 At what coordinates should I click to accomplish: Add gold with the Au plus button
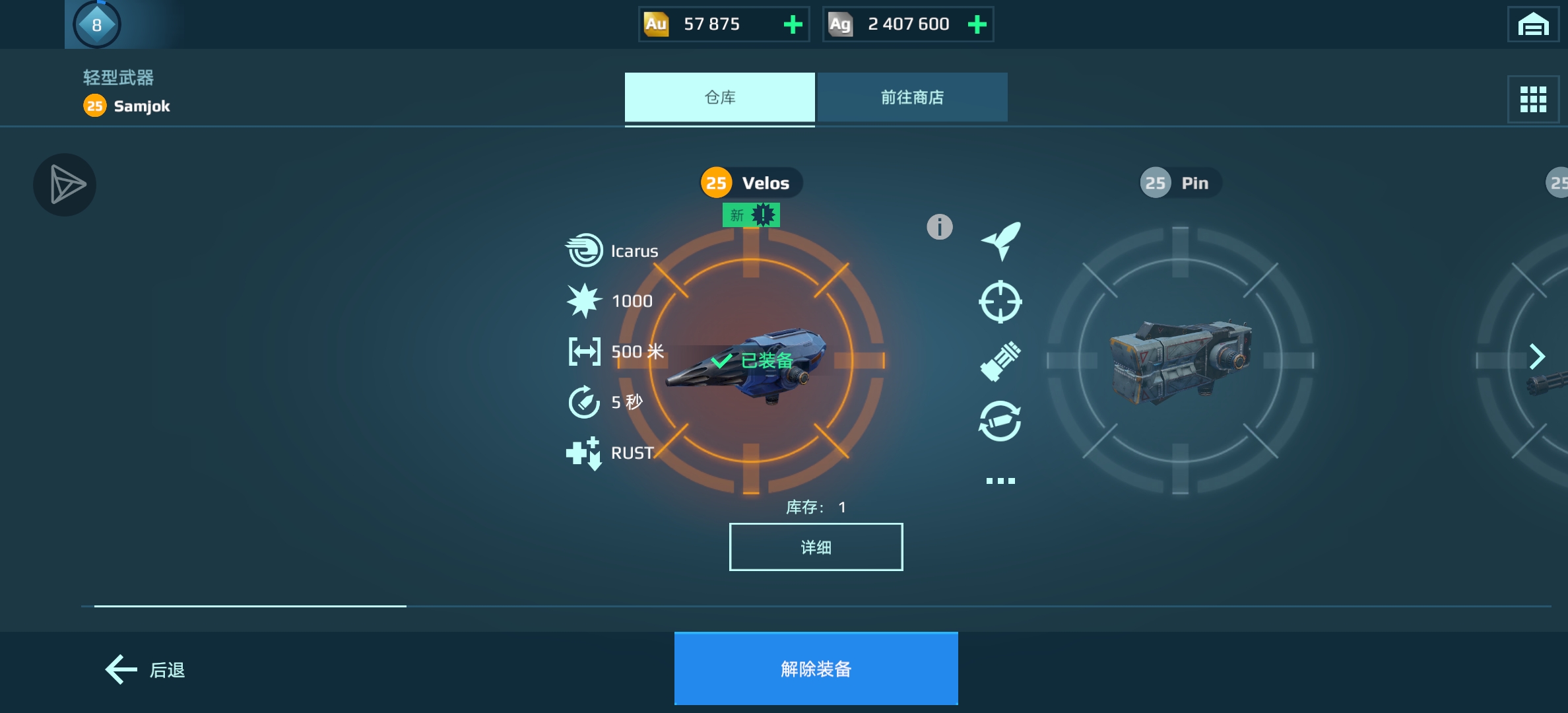click(x=793, y=24)
